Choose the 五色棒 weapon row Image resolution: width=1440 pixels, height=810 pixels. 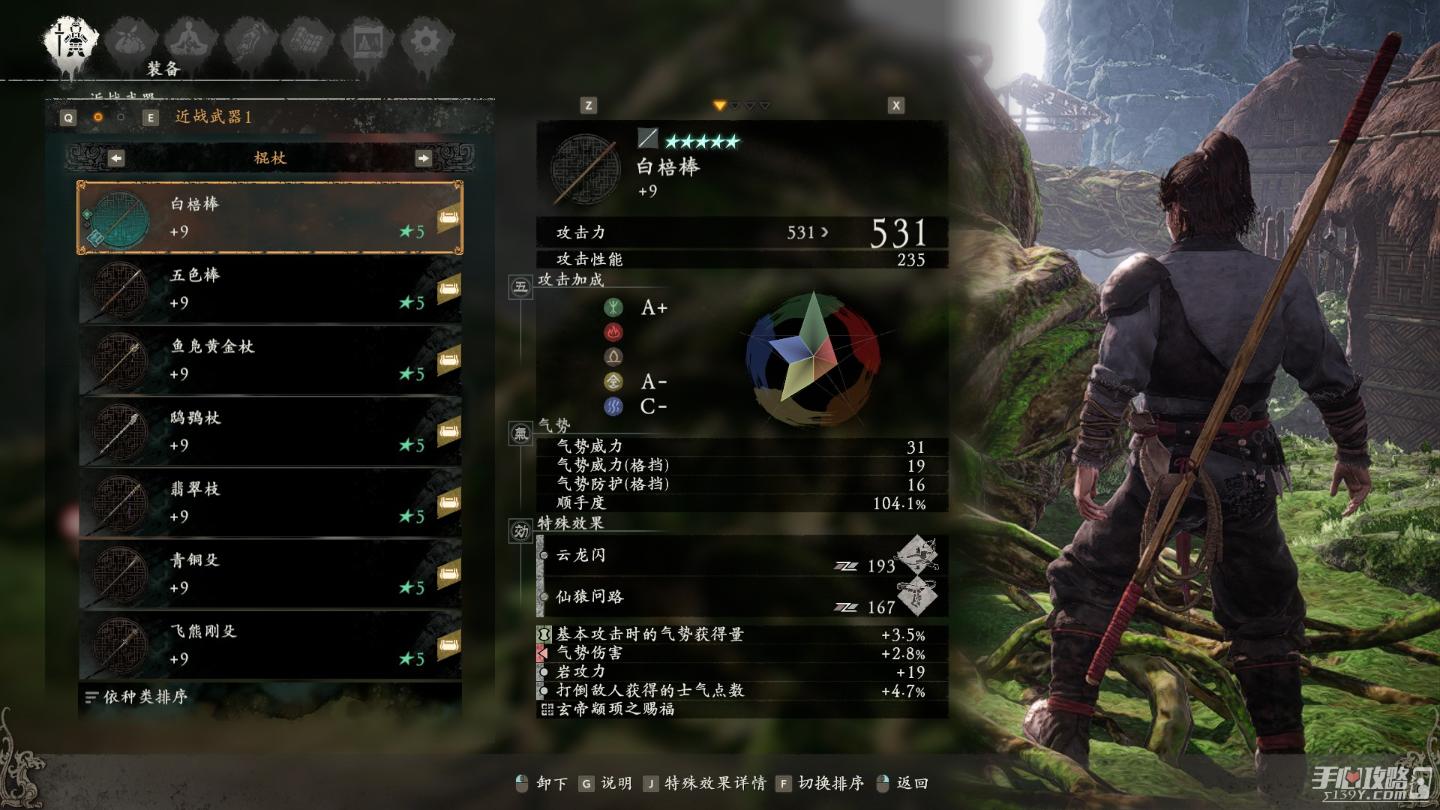point(269,289)
